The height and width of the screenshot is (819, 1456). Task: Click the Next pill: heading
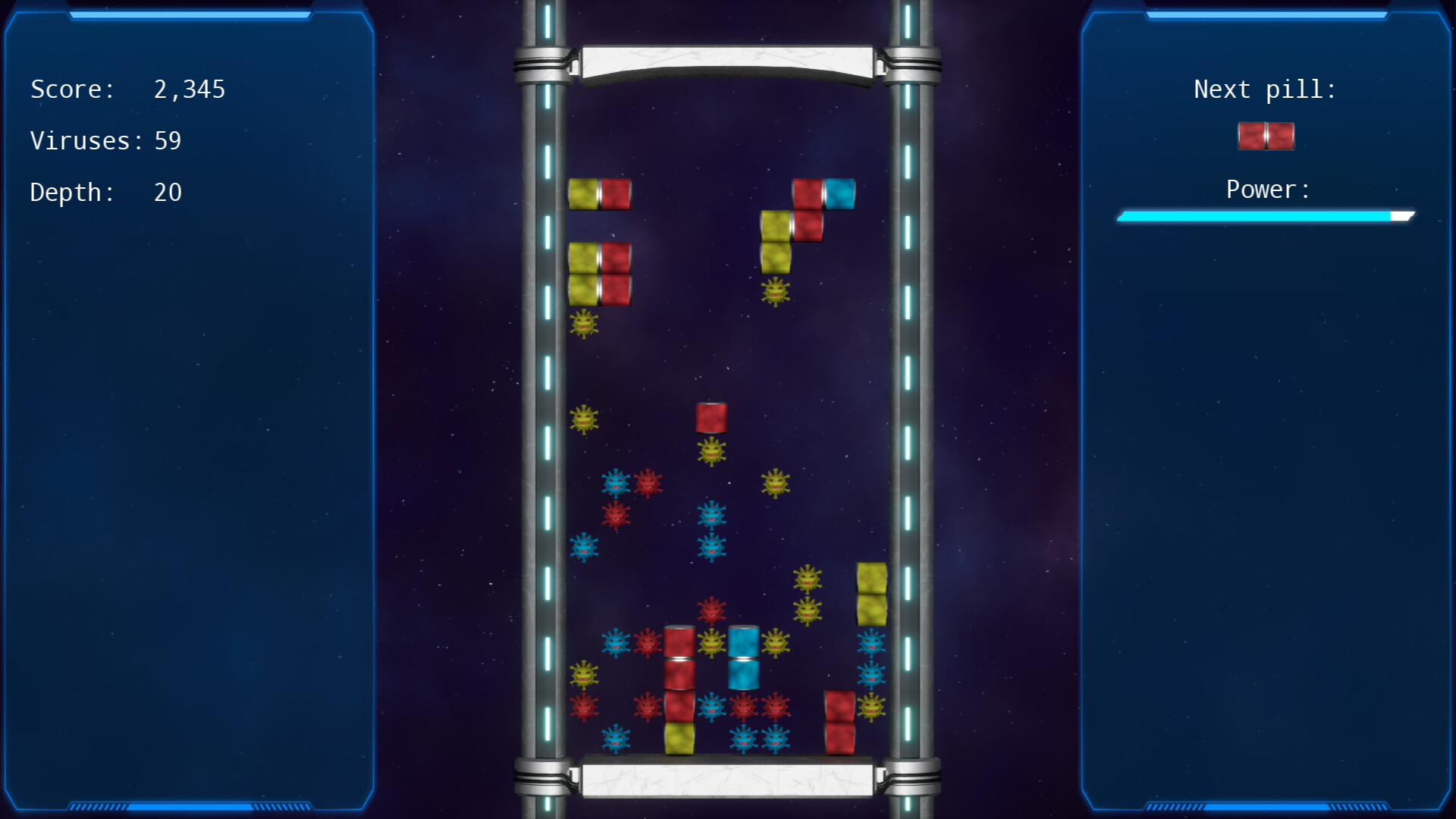(1265, 89)
